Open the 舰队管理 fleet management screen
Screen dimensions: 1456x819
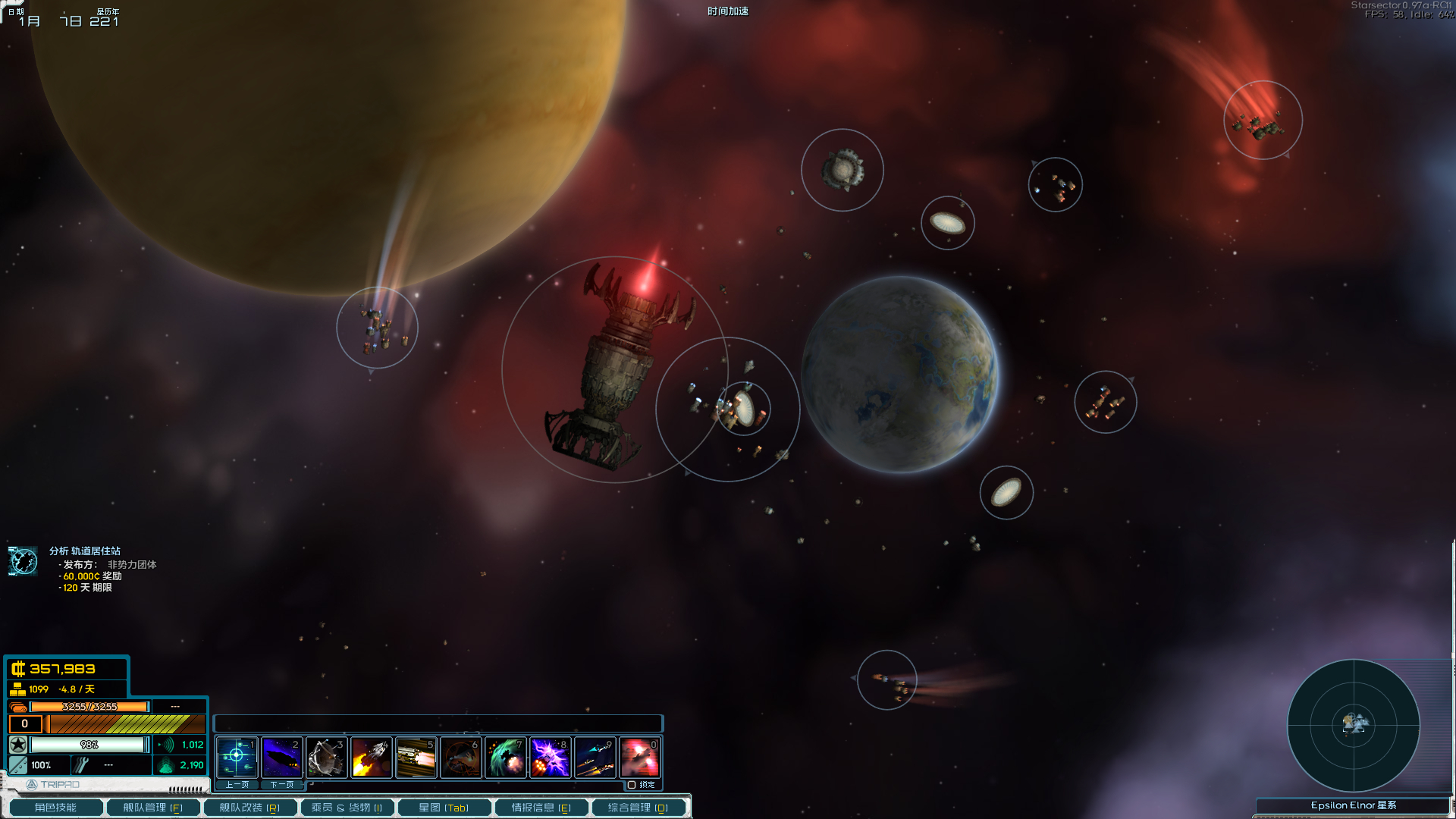(152, 808)
